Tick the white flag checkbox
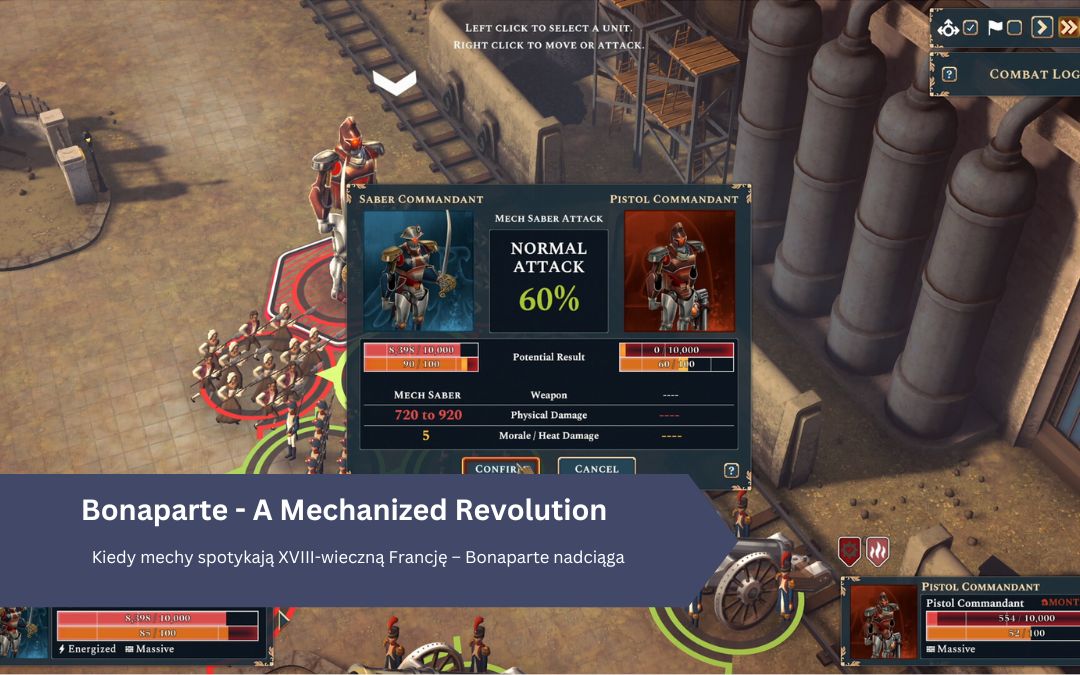This screenshot has width=1080, height=675. click(x=1014, y=28)
